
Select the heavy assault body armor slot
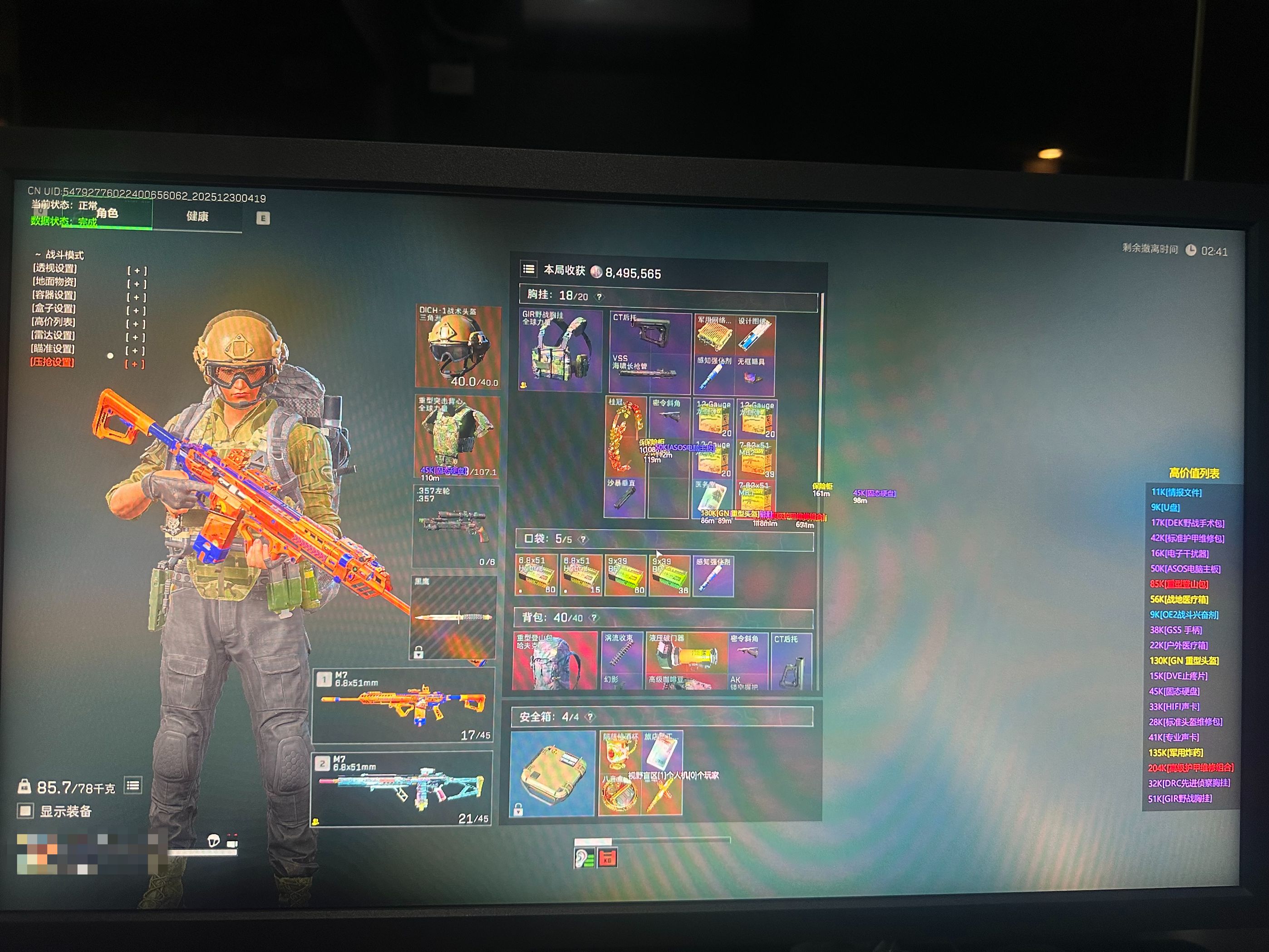tap(457, 437)
